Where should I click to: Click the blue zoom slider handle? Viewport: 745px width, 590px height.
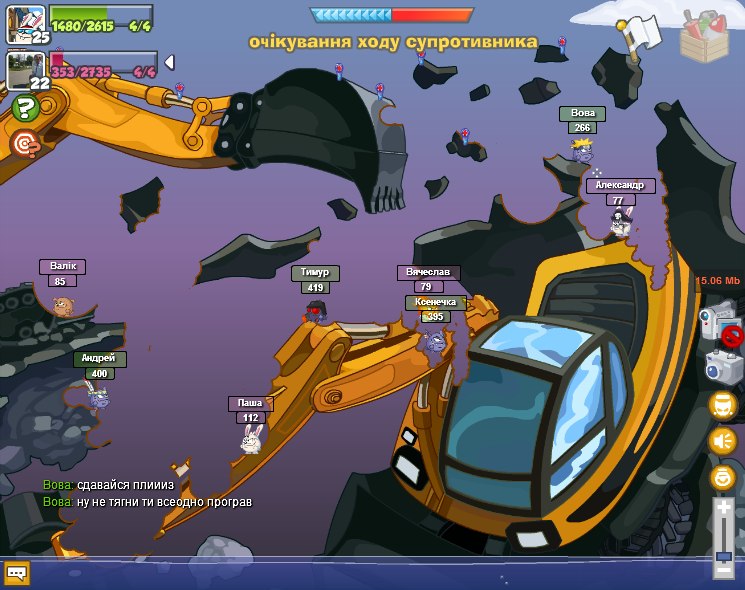(724, 555)
